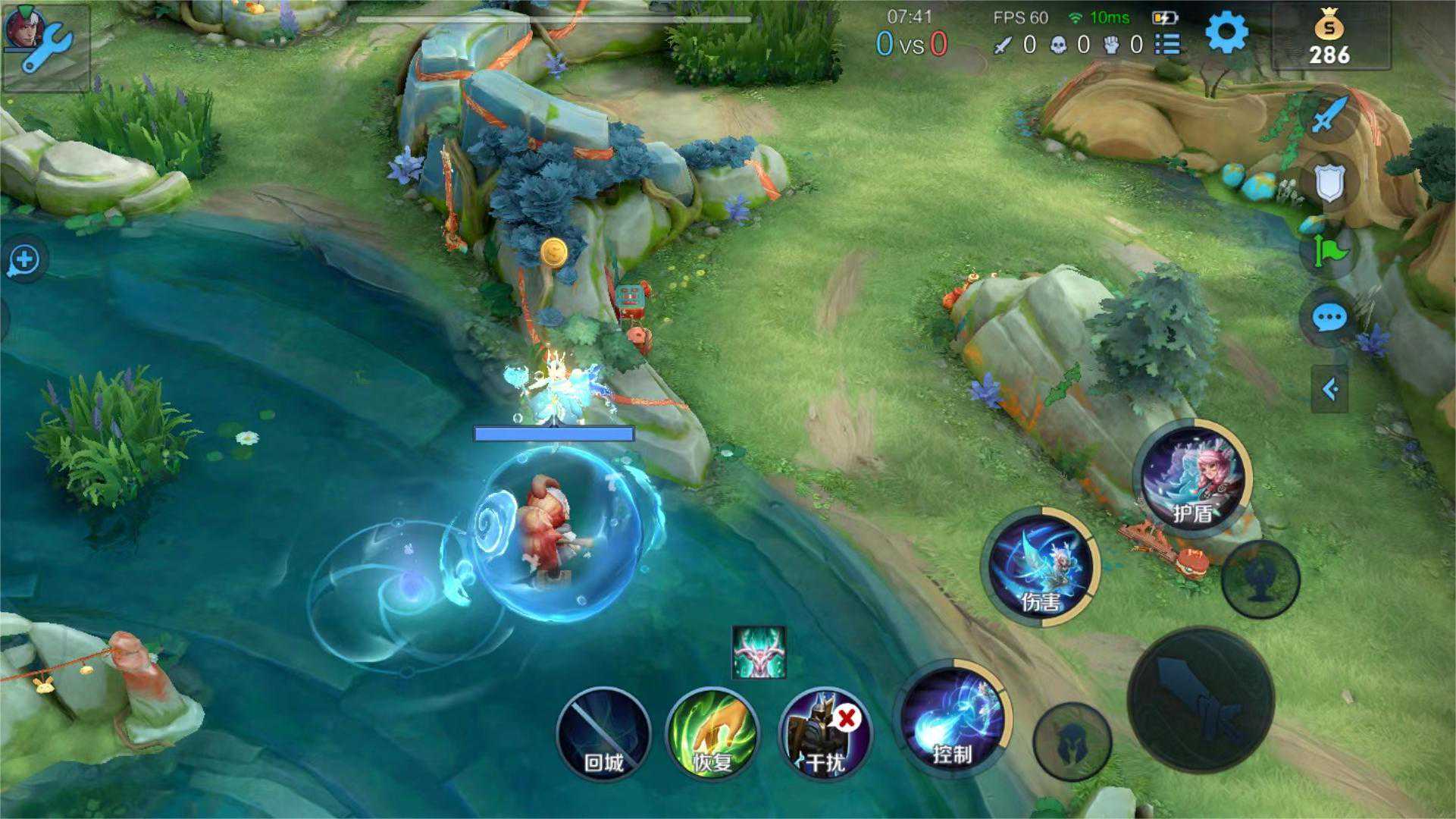This screenshot has height=819, width=1456.
Task: Activate the 伤害 damage skill
Action: point(1041,567)
